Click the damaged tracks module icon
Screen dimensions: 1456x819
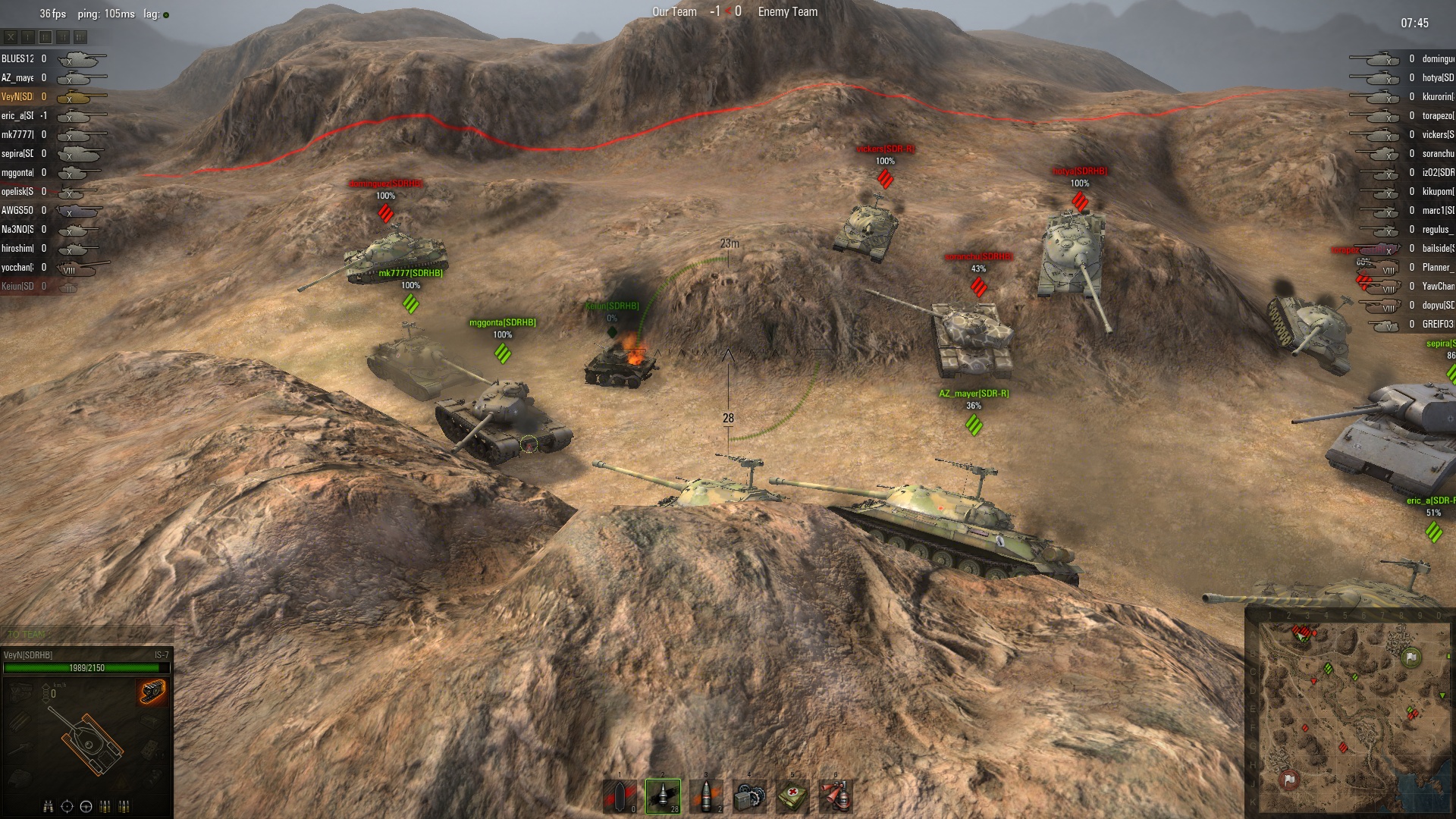coord(152,691)
